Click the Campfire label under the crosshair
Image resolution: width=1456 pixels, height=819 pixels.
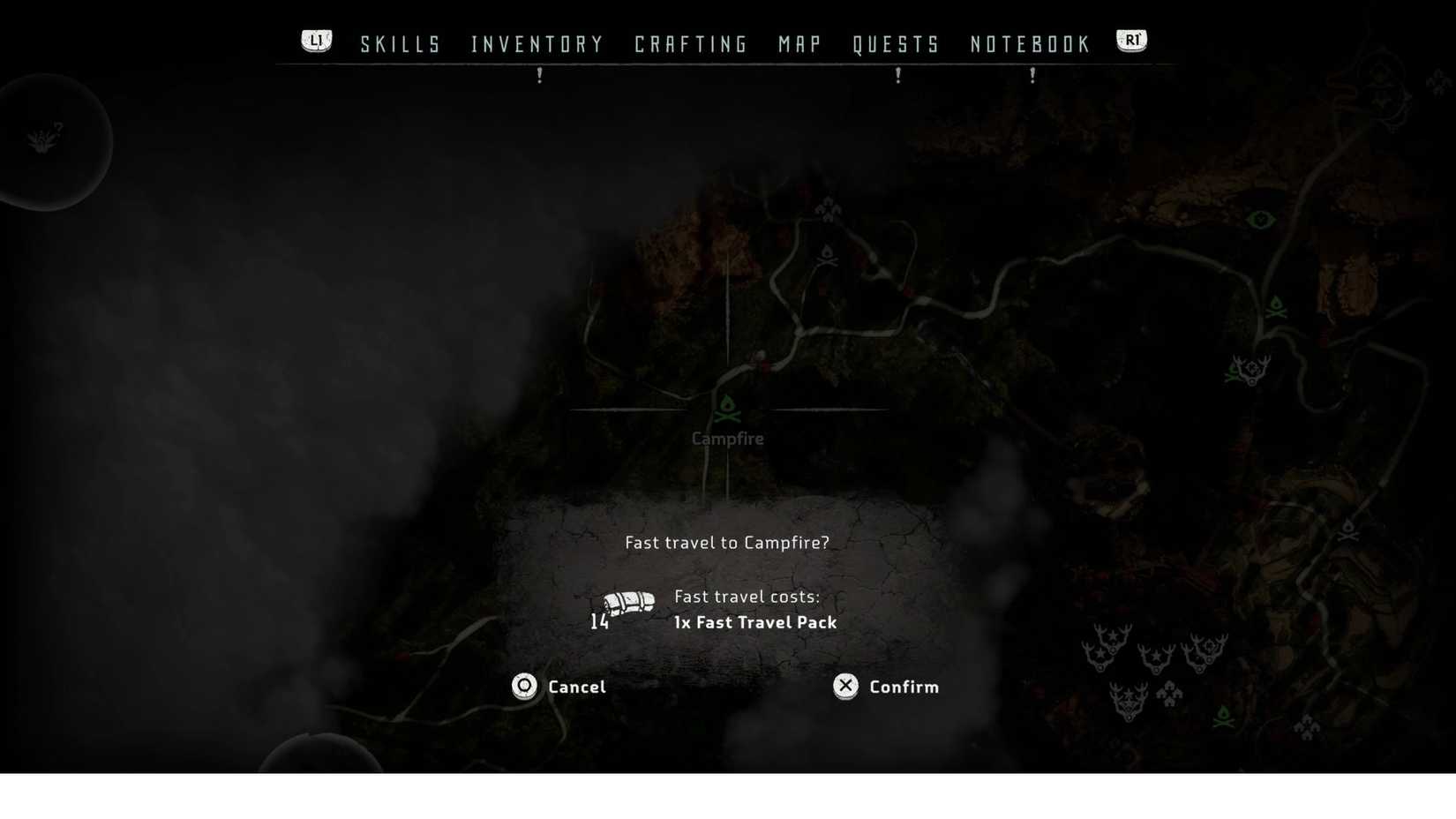pyautogui.click(x=727, y=438)
